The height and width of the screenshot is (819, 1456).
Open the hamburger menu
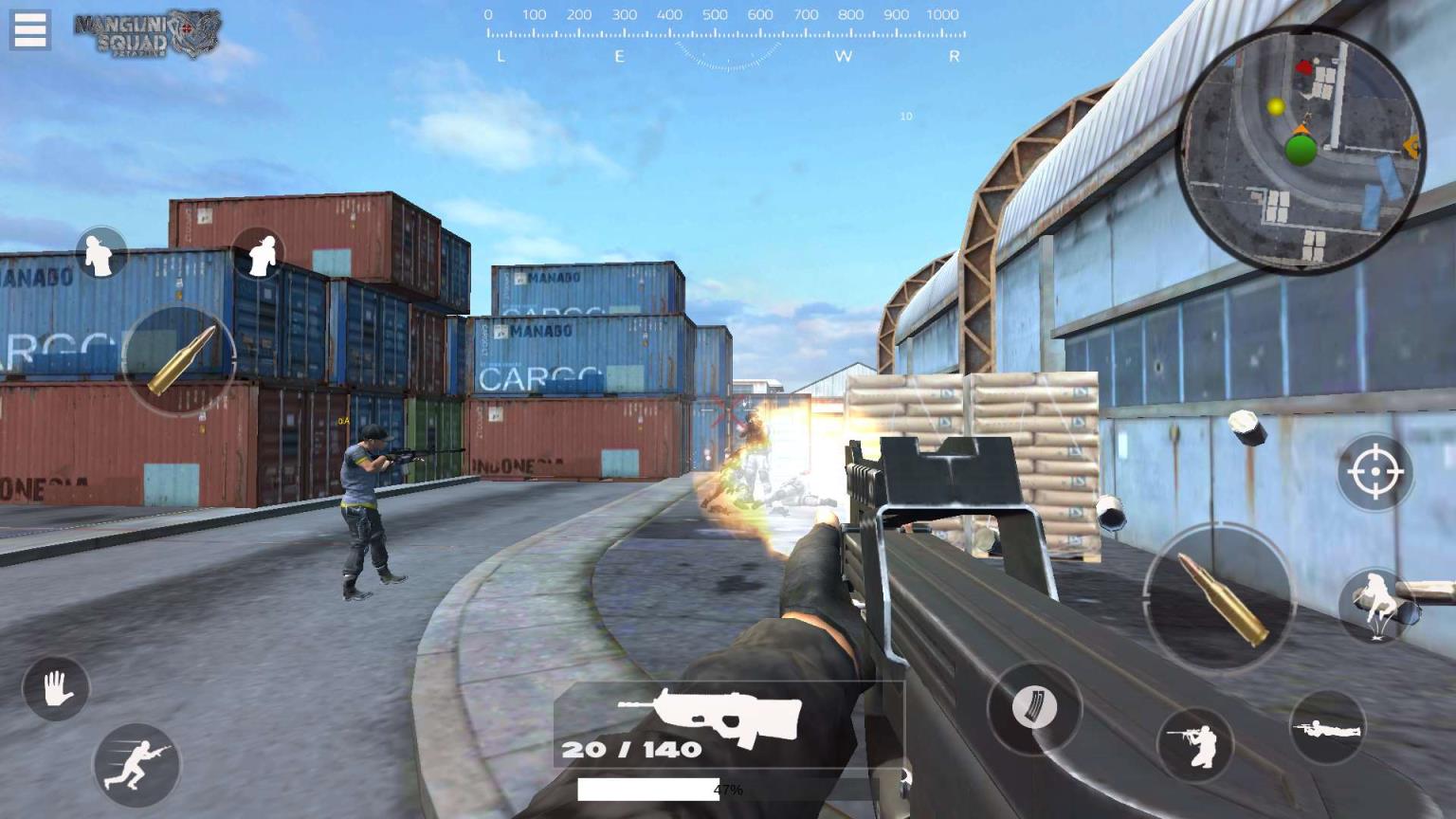(x=29, y=29)
